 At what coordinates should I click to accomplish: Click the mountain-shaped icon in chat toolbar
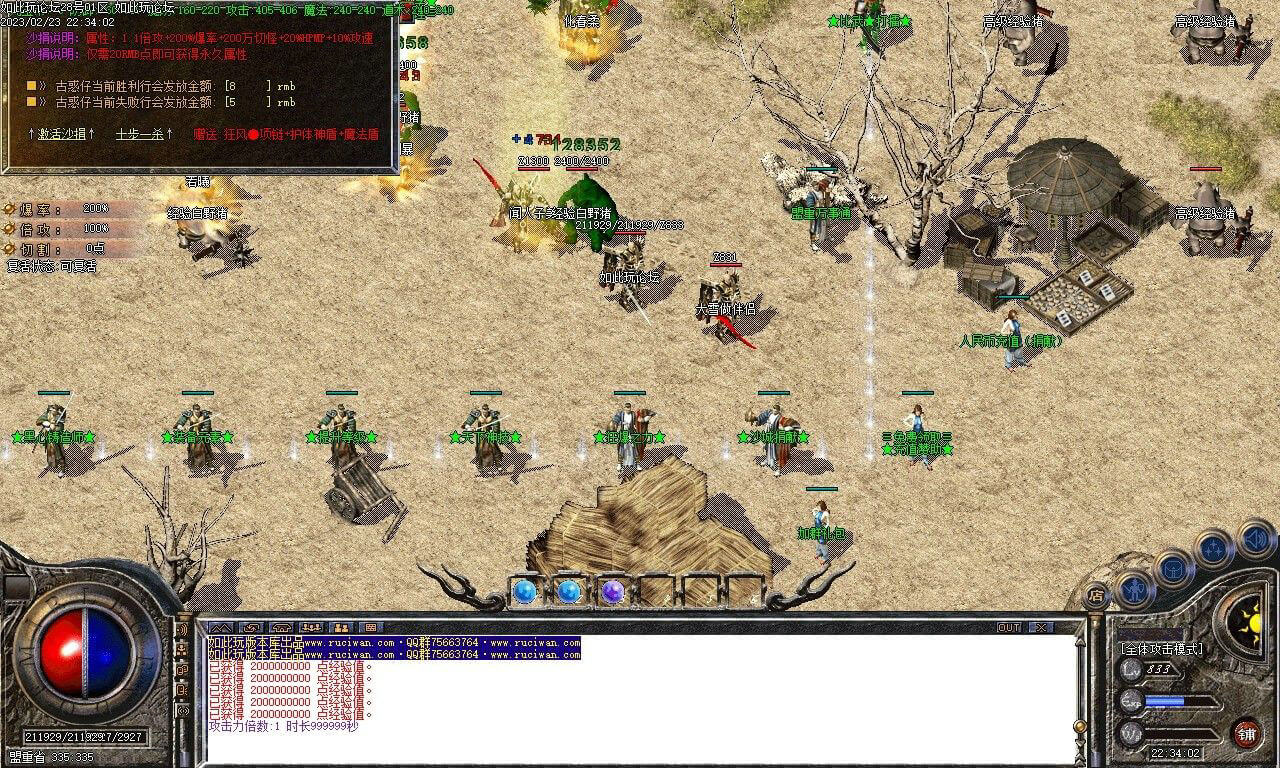click(220, 628)
